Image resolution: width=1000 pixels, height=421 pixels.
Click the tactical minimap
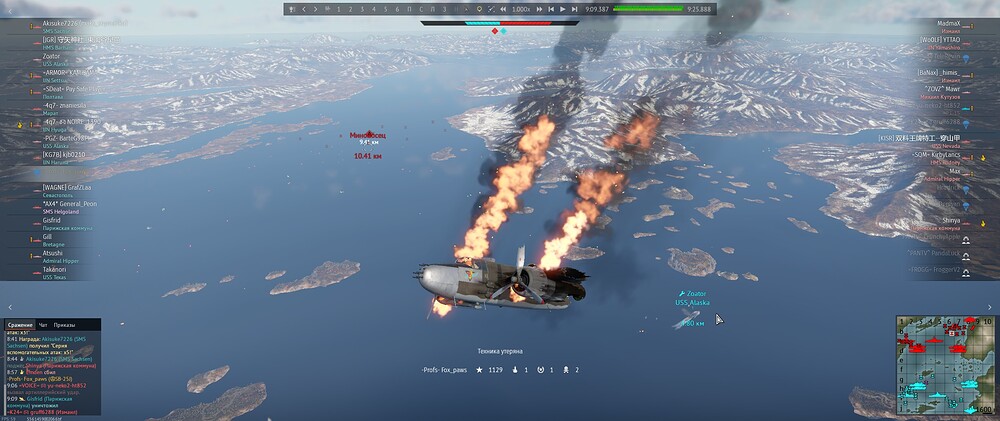tap(945, 366)
